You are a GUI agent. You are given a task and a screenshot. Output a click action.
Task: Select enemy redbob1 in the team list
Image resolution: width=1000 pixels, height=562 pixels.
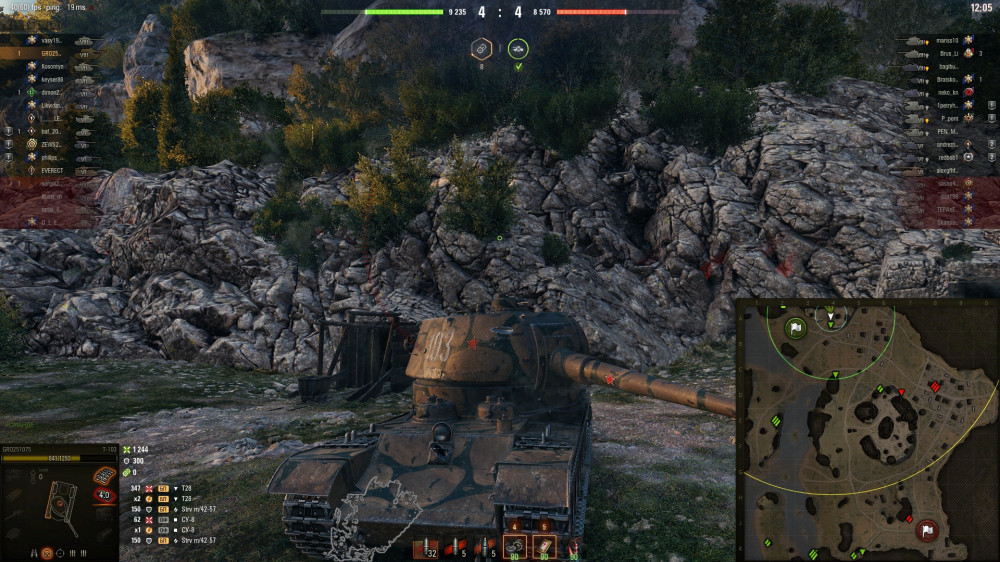click(948, 157)
